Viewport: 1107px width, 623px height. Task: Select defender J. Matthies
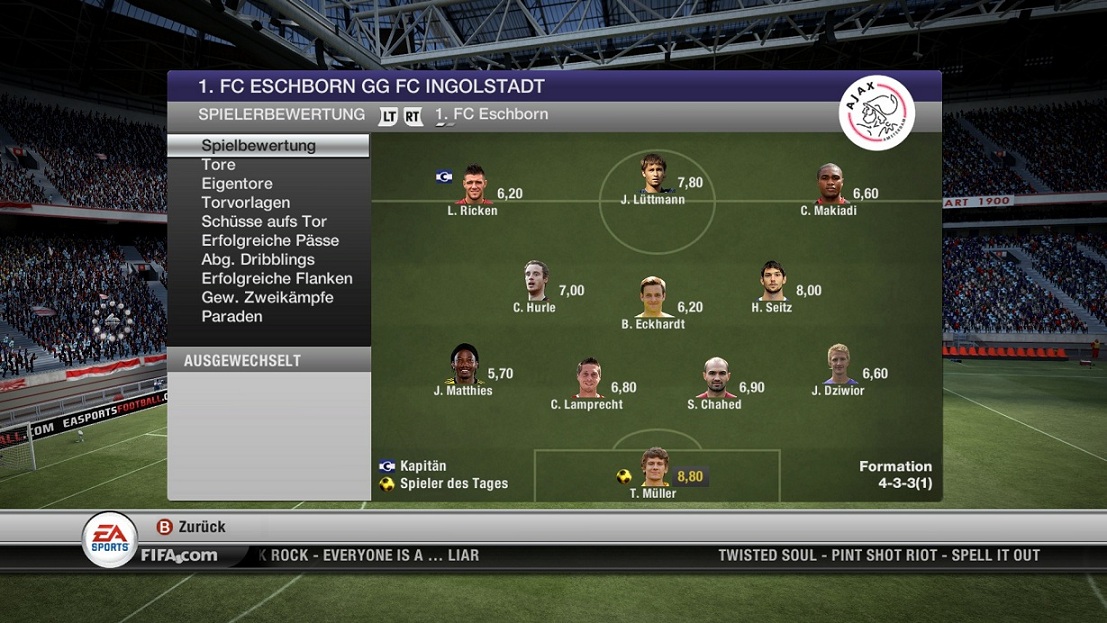[463, 365]
